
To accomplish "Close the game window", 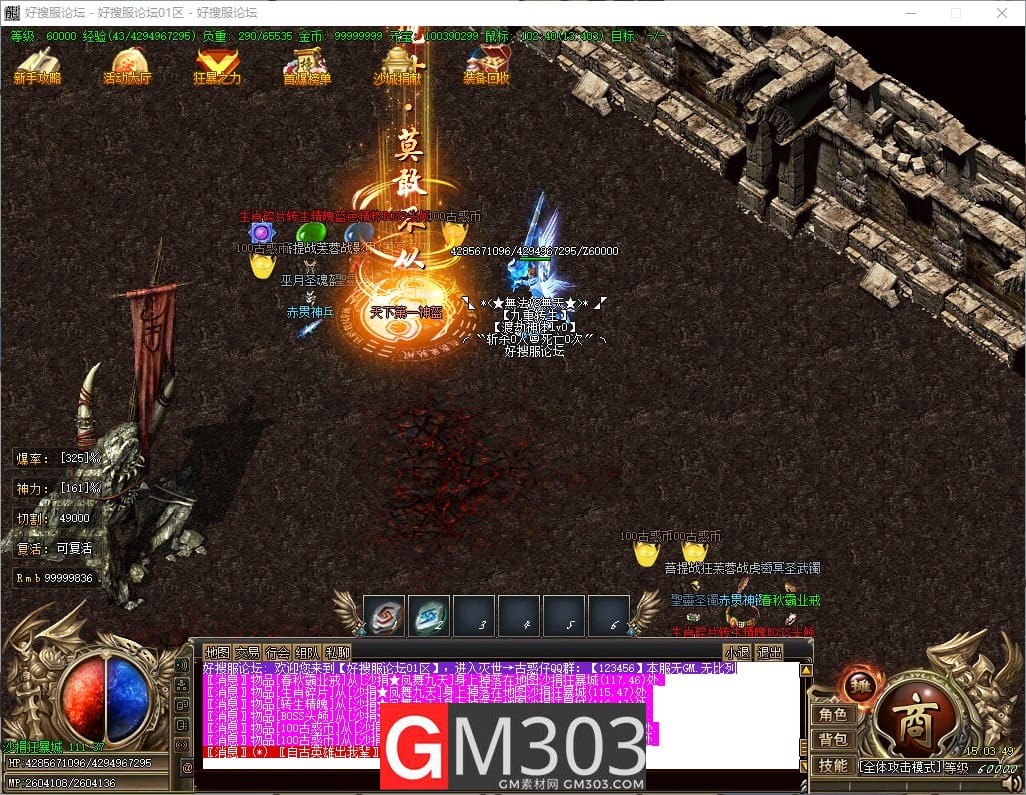I will [x=1002, y=13].
